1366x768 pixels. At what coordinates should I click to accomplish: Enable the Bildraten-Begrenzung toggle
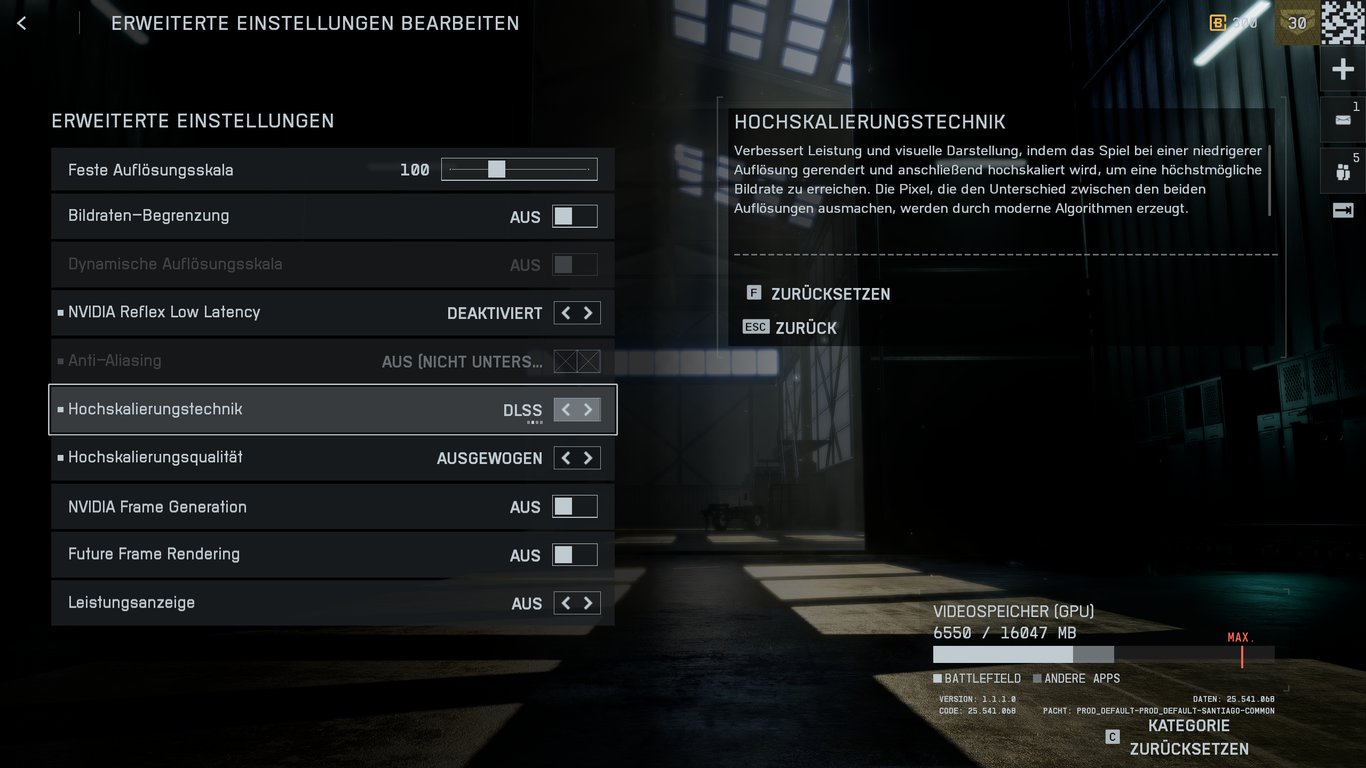(575, 215)
